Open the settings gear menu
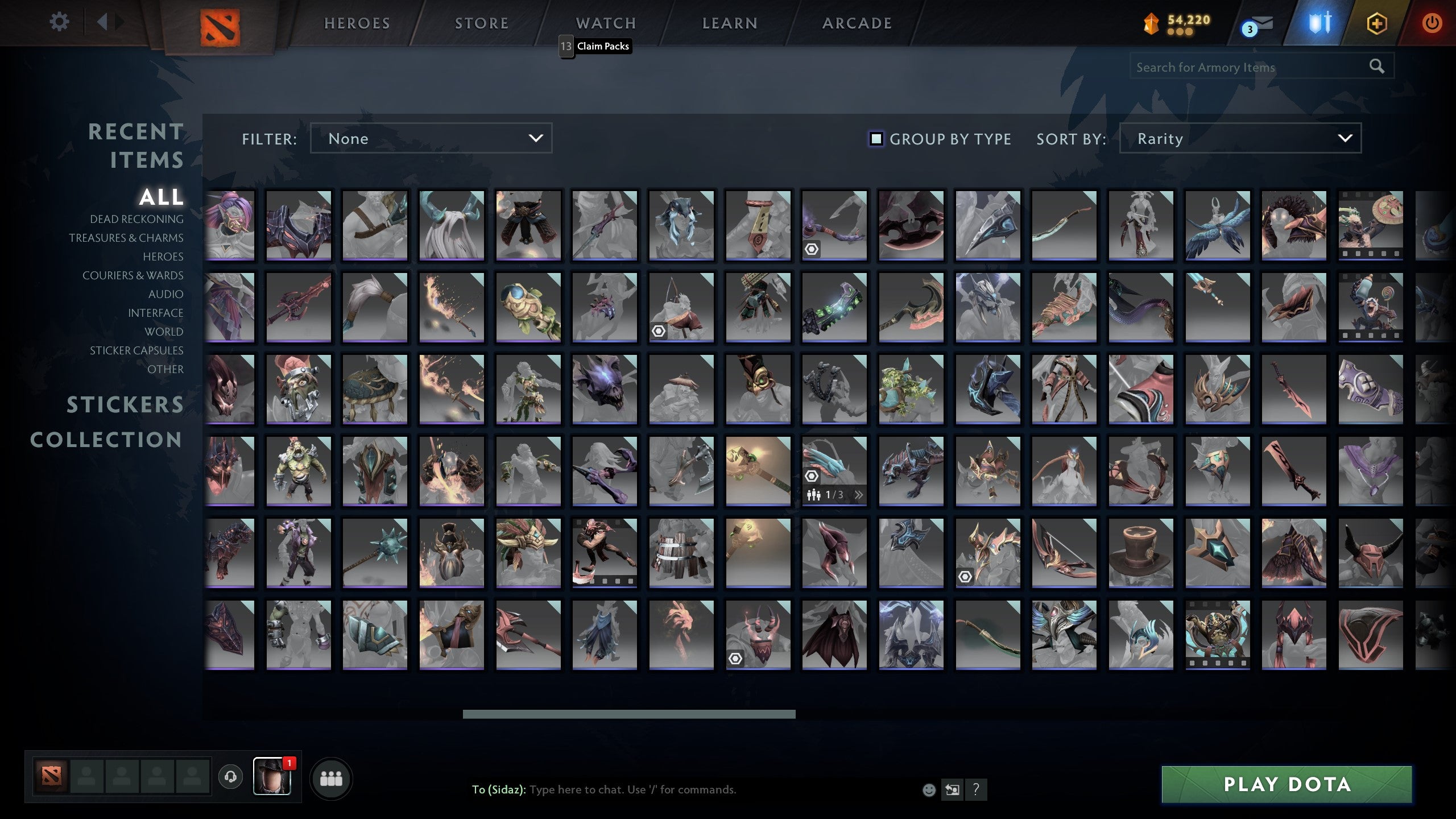 click(59, 22)
